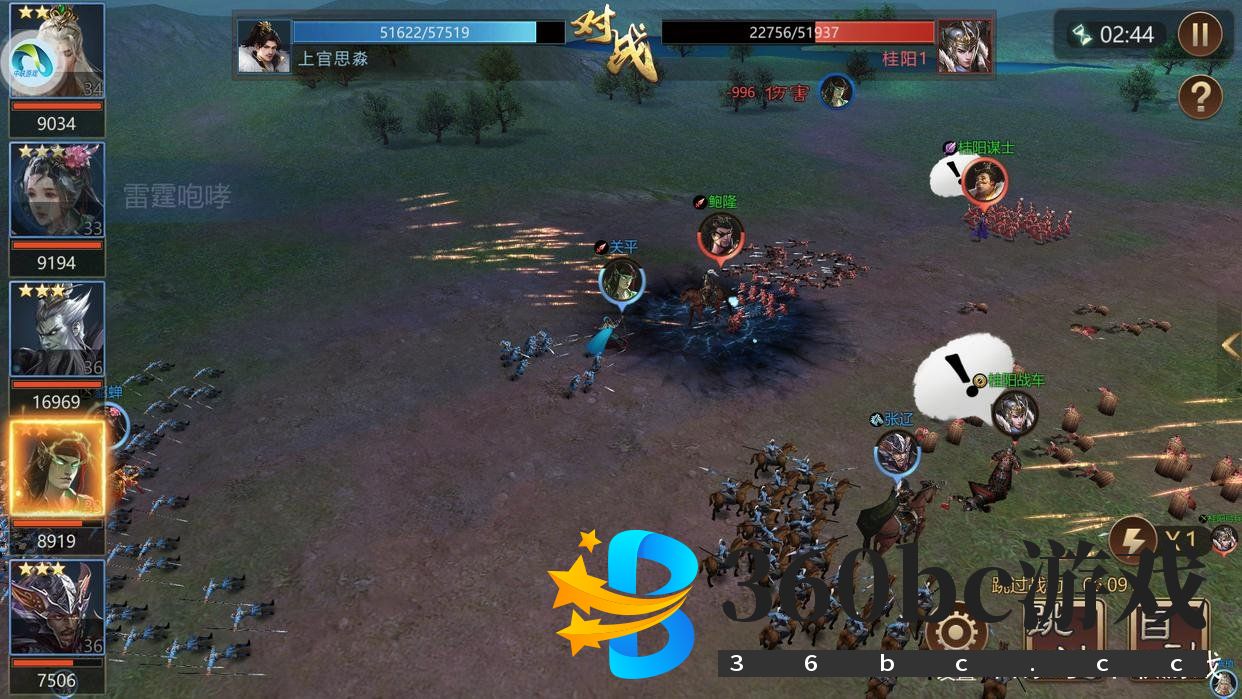Open the question mark help button
1242x699 pixels.
tap(1200, 97)
